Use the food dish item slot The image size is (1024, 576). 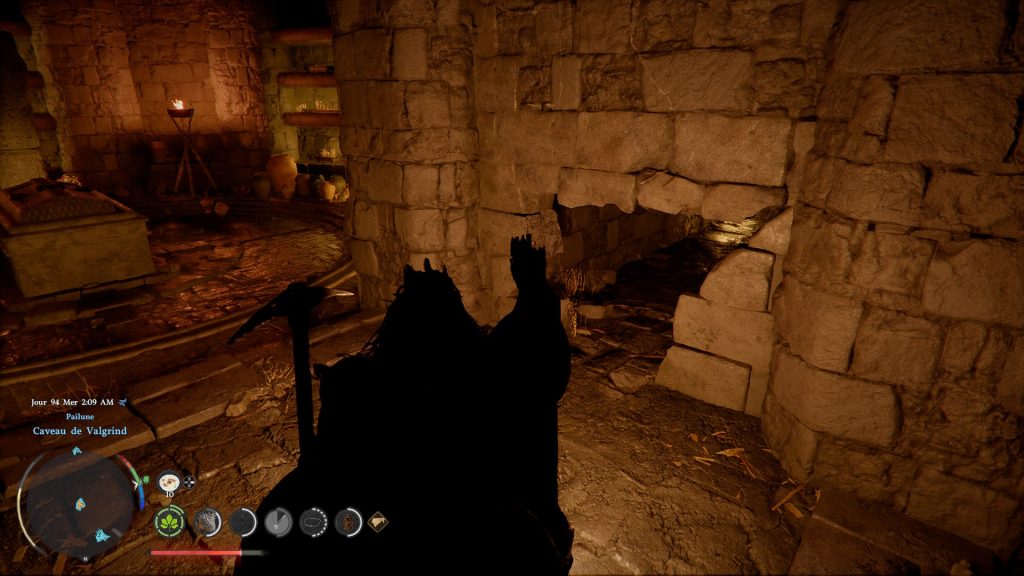[x=169, y=480]
